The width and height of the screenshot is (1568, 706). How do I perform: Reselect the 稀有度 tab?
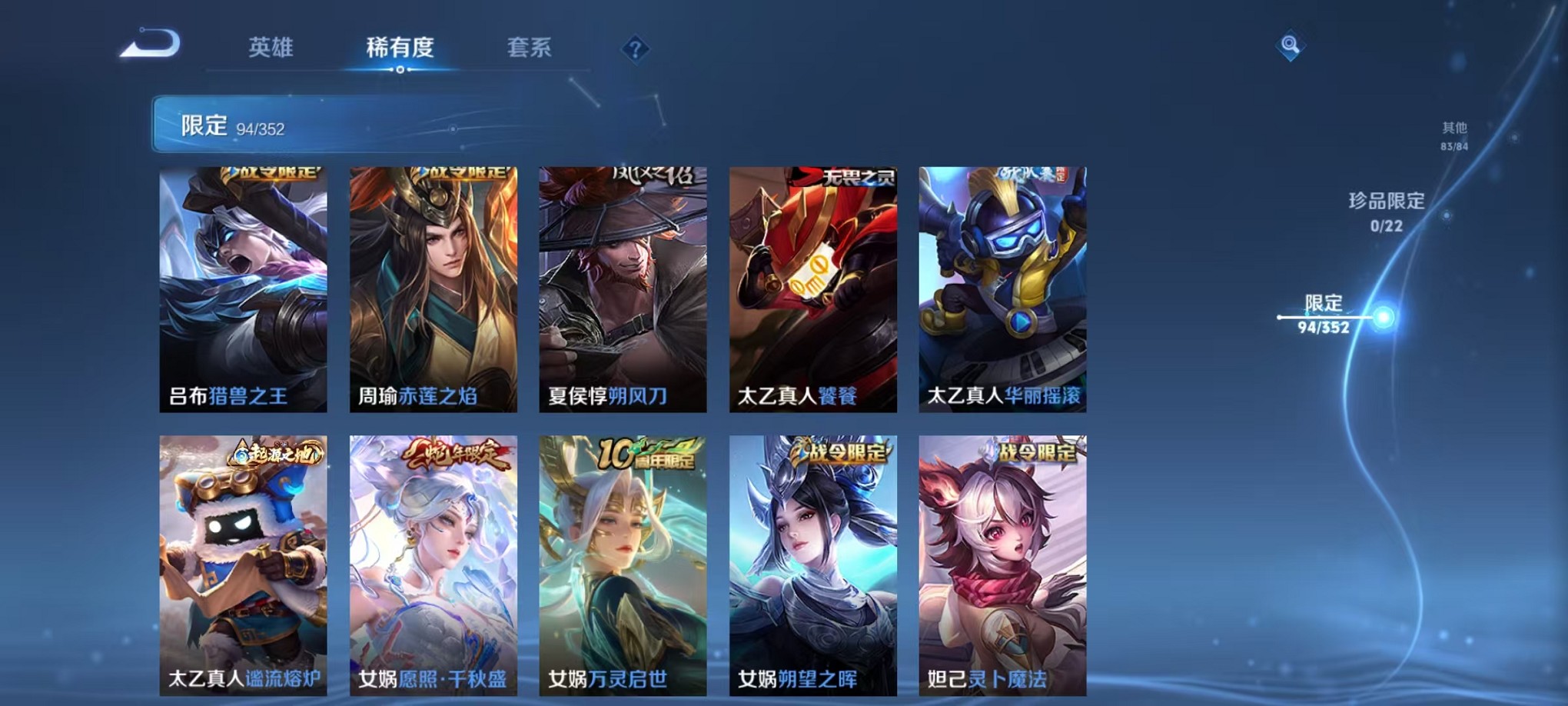click(x=399, y=46)
